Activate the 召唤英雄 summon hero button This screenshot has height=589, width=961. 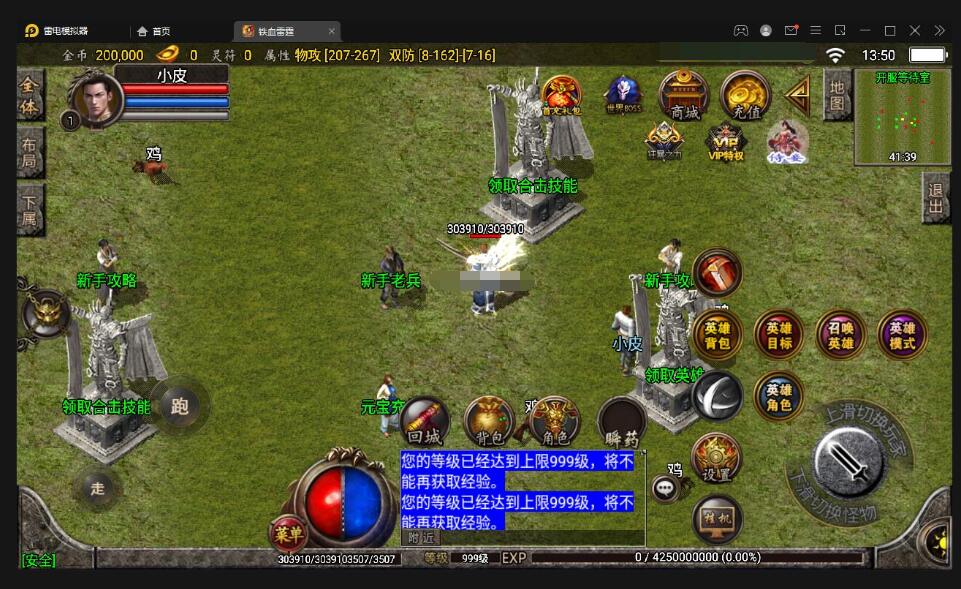[x=841, y=335]
